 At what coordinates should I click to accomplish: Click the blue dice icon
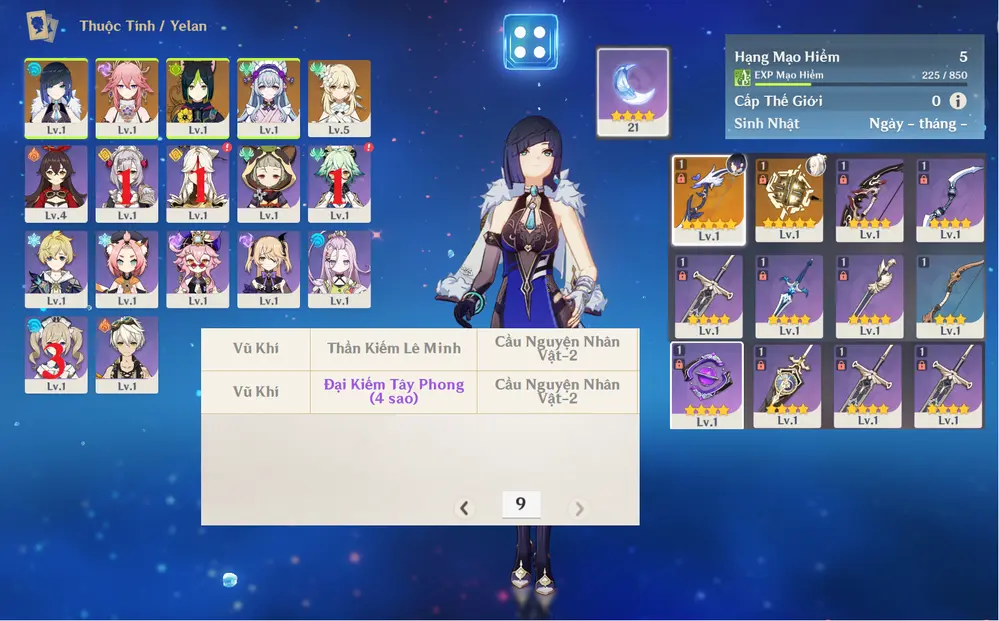click(531, 42)
